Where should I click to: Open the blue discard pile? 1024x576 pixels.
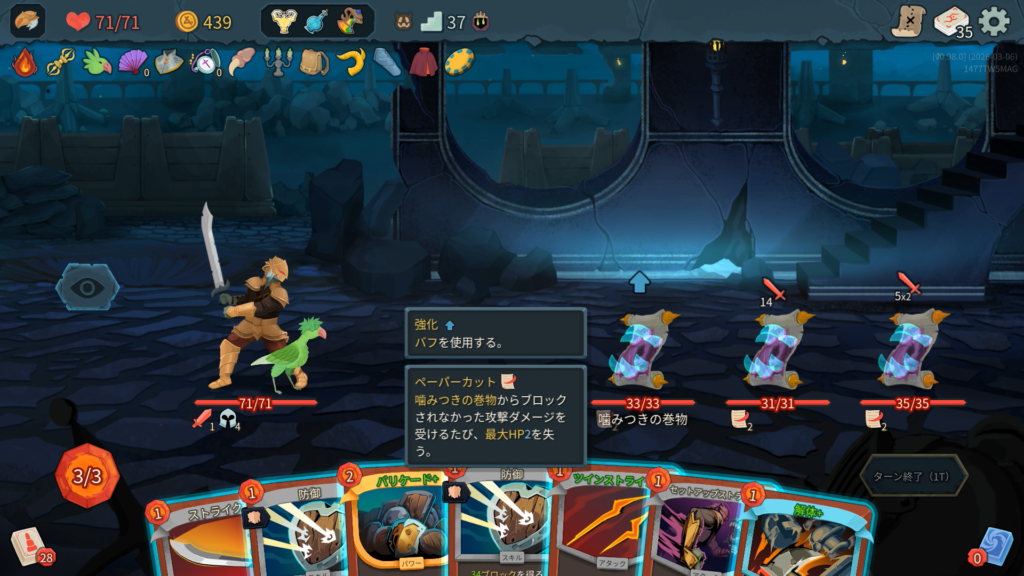click(995, 546)
